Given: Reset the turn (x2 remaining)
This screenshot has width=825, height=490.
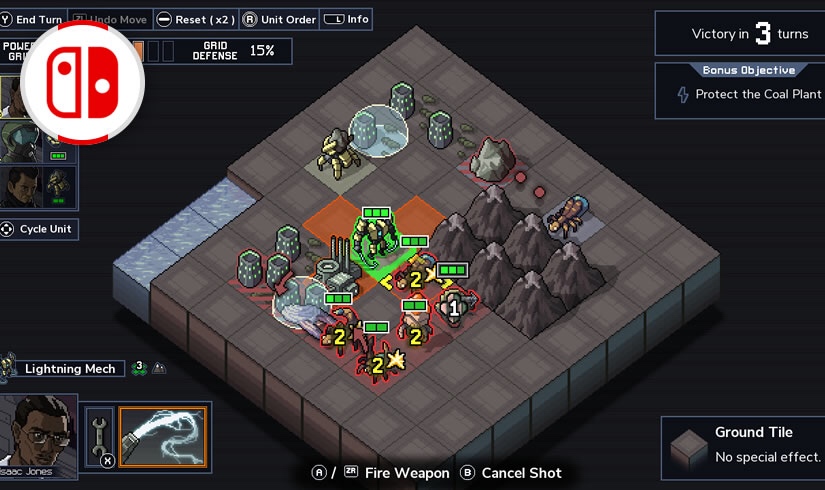Looking at the screenshot, I should pyautogui.click(x=199, y=19).
